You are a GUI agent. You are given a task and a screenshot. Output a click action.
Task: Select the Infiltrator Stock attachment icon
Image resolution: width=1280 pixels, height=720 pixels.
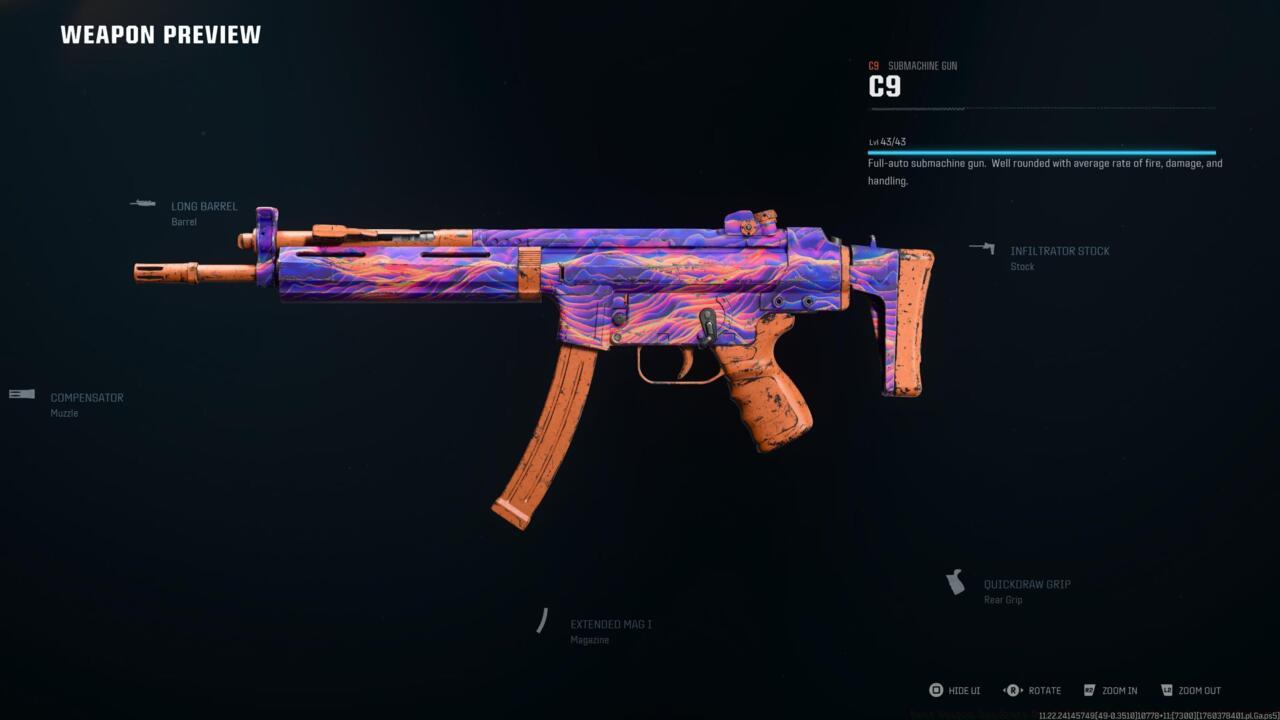[x=983, y=249]
